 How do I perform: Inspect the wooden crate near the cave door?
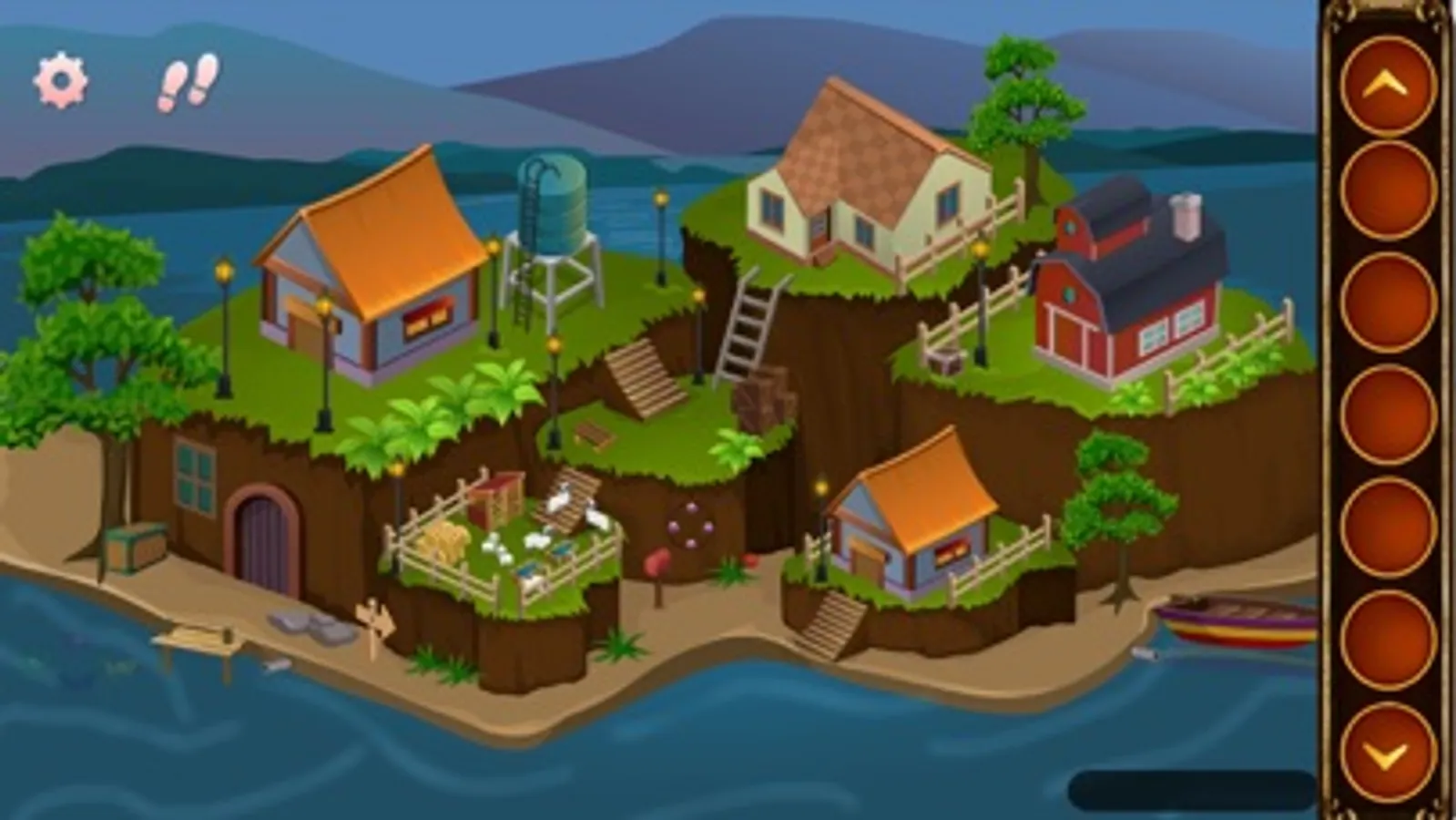(135, 547)
